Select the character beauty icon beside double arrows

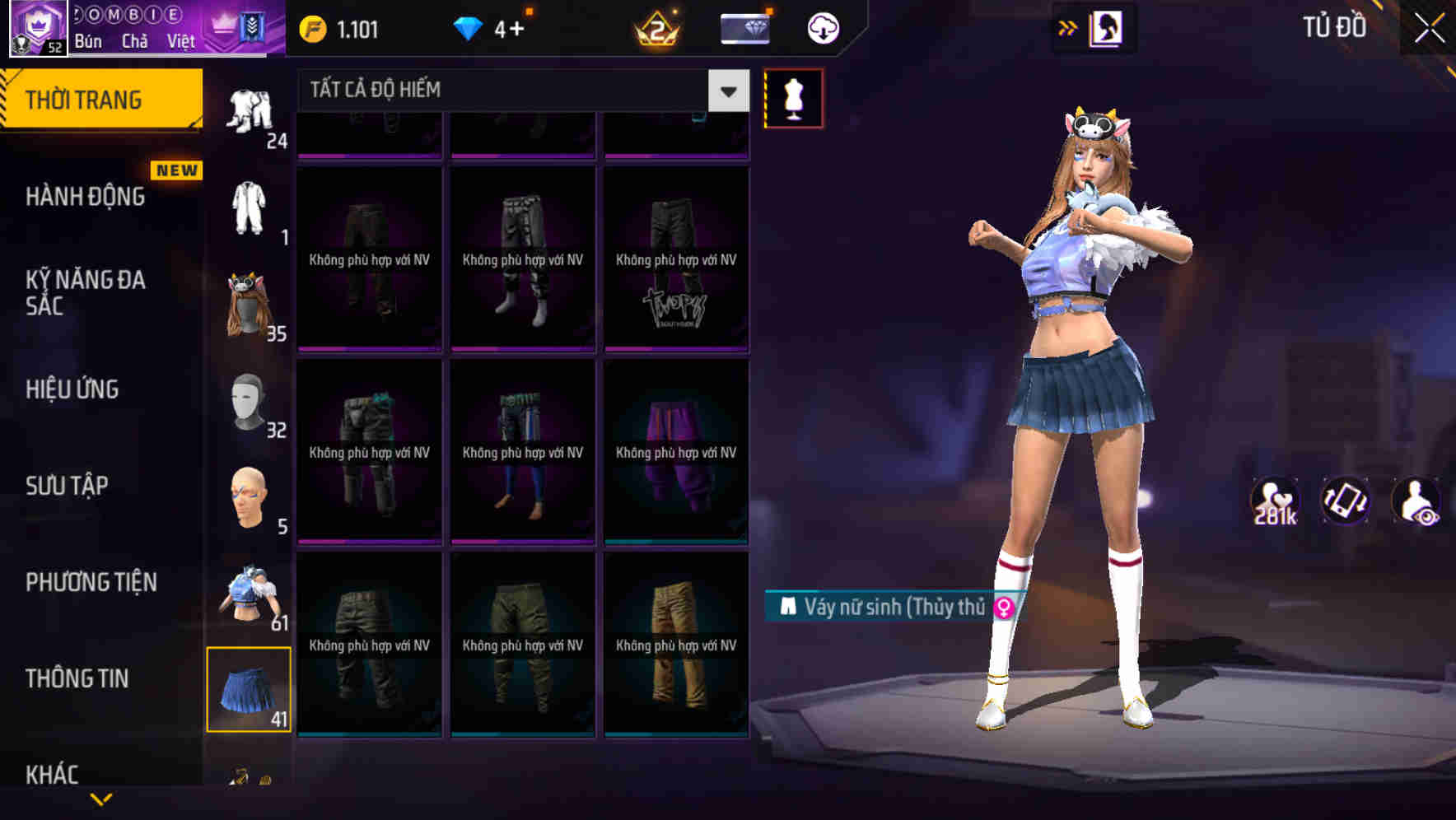[x=1105, y=27]
